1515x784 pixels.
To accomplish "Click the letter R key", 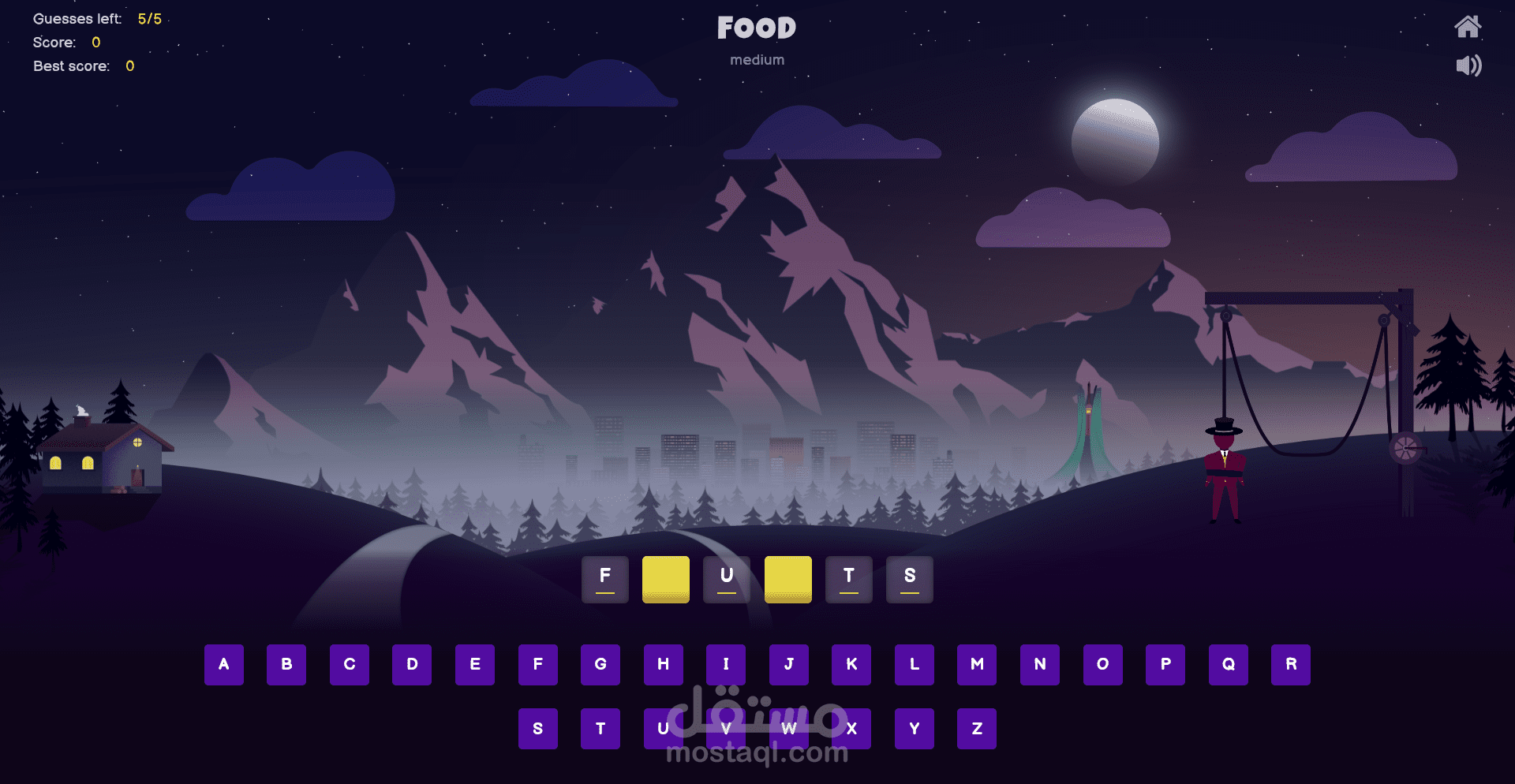I will pyautogui.click(x=1291, y=664).
